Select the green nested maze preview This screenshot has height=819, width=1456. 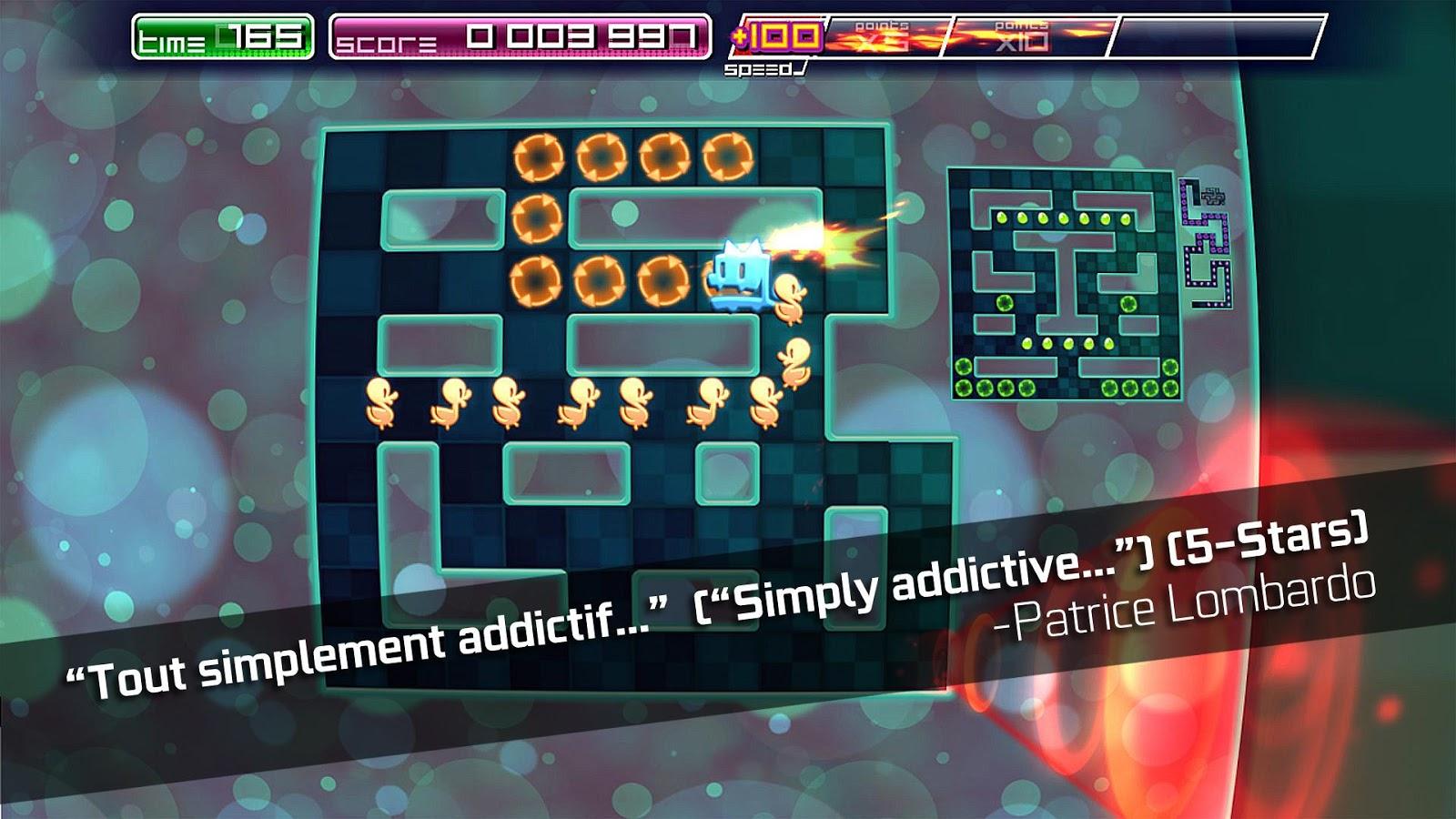1064,284
